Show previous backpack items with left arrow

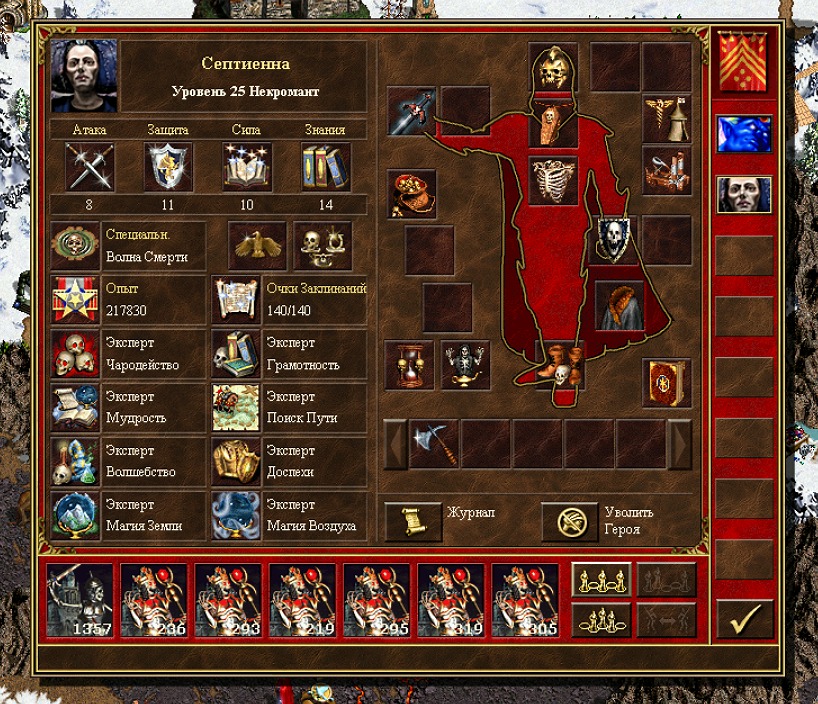pyautogui.click(x=396, y=443)
